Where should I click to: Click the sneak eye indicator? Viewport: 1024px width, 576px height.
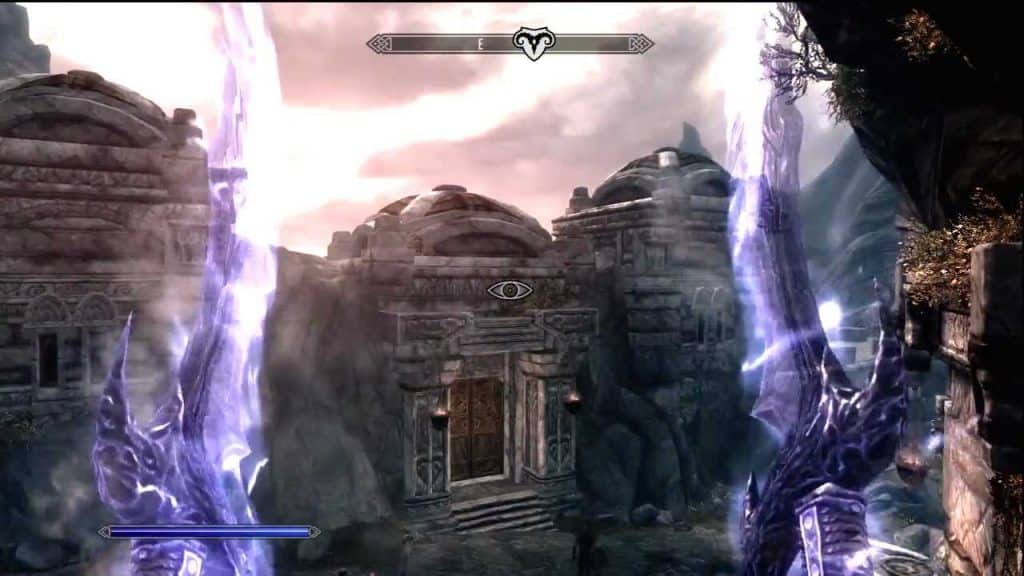(x=509, y=290)
